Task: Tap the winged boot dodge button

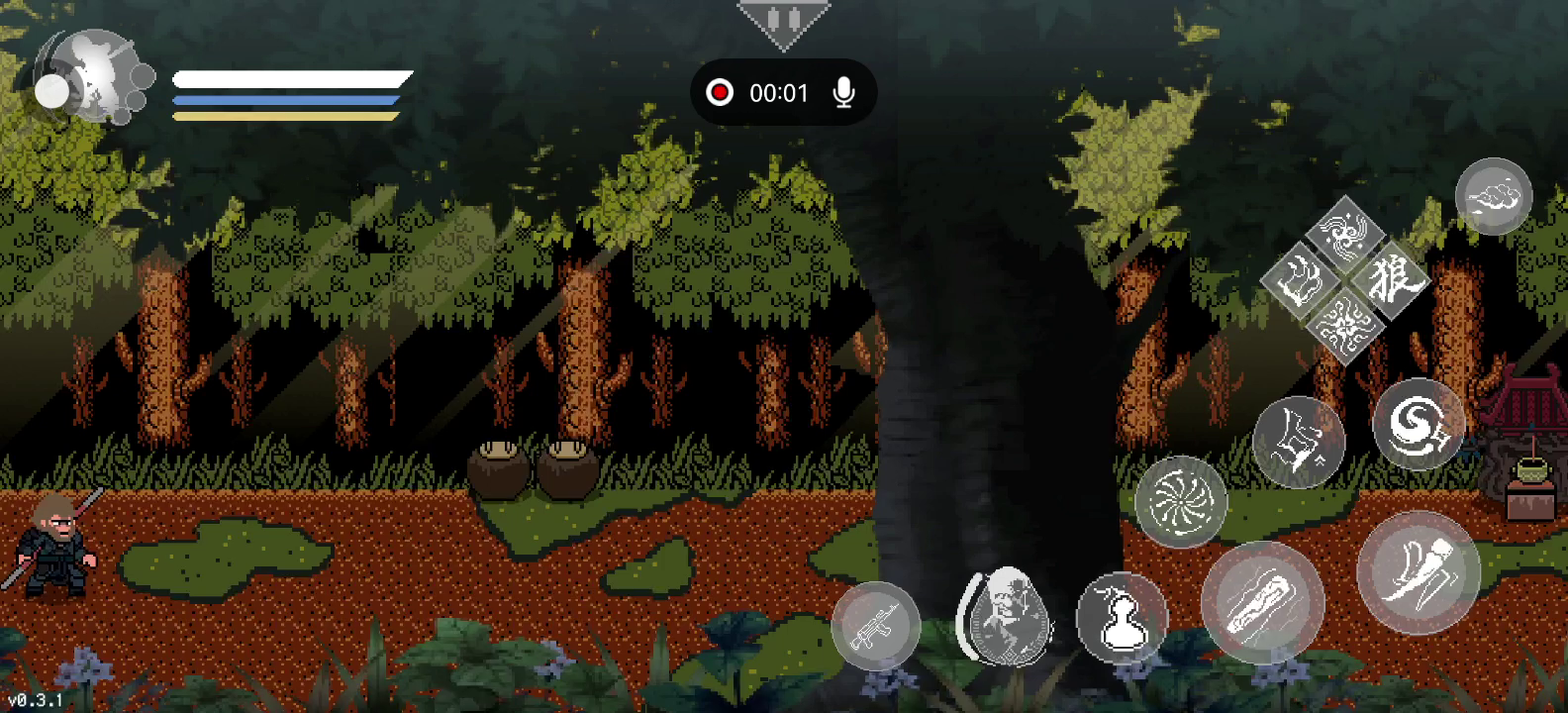Action: 1418,572
